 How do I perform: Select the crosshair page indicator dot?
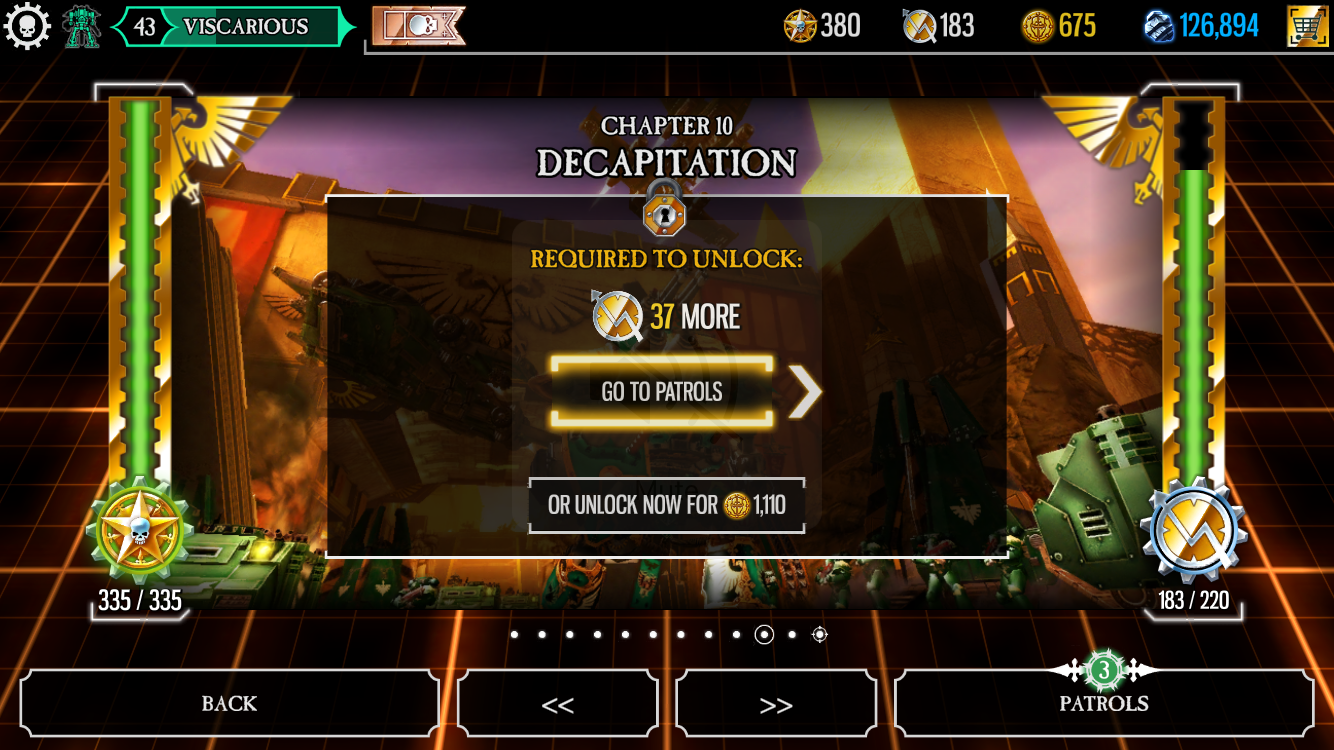point(819,634)
